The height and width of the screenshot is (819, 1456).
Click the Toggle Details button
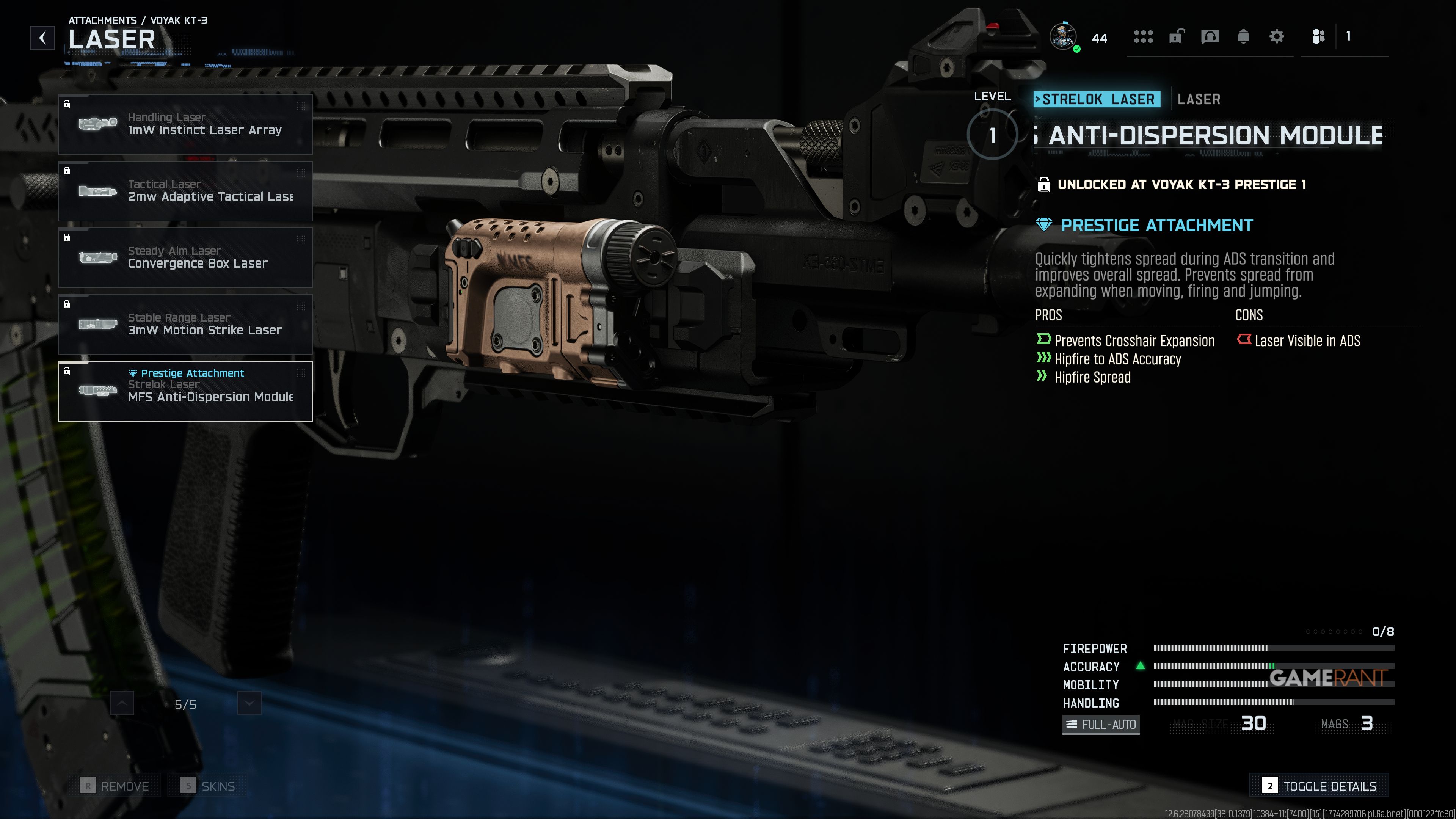point(1319,786)
